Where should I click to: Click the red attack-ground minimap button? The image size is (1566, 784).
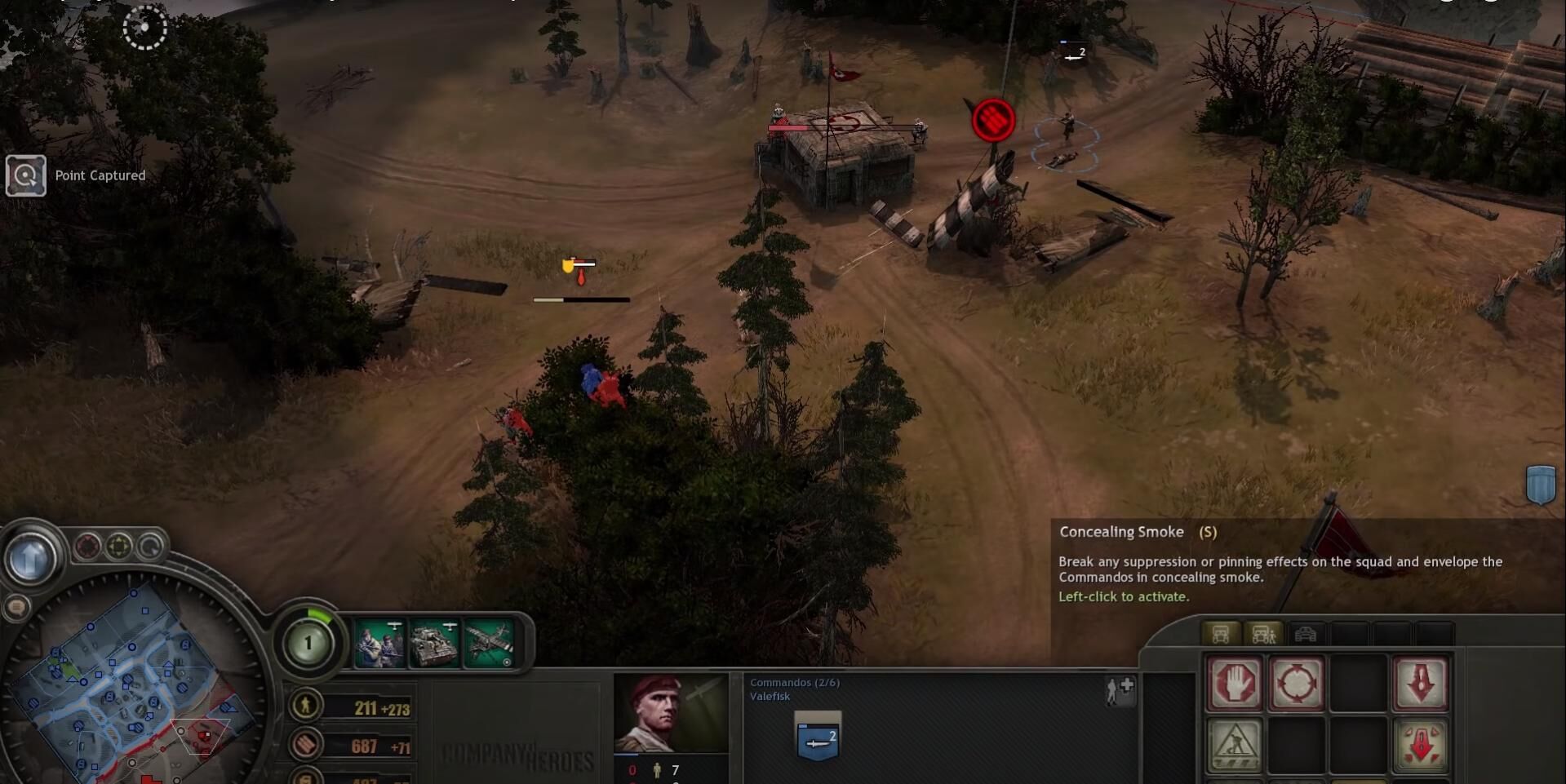coord(88,546)
